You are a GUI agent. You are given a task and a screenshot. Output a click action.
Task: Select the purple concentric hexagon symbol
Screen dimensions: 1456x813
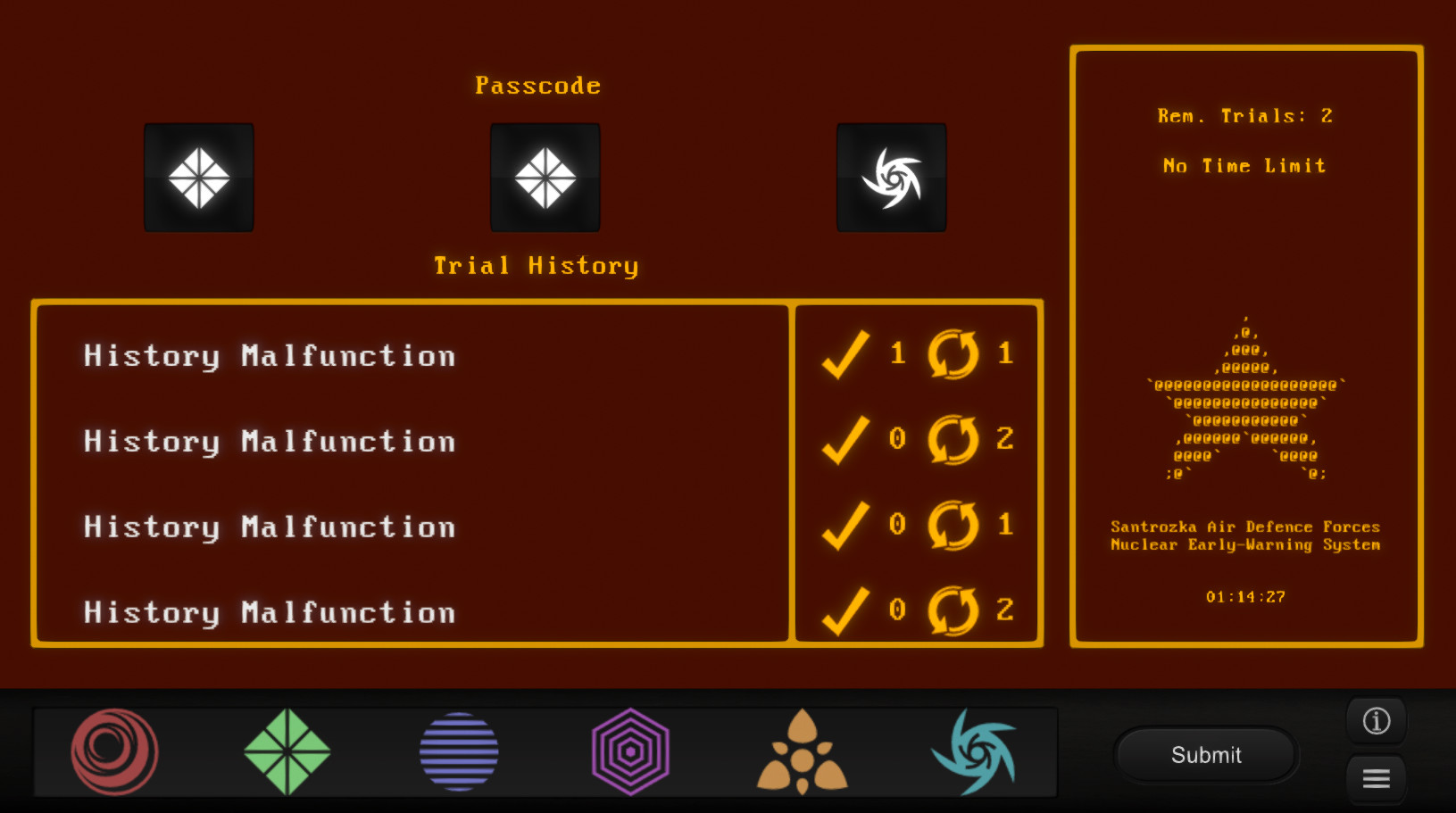pos(630,751)
